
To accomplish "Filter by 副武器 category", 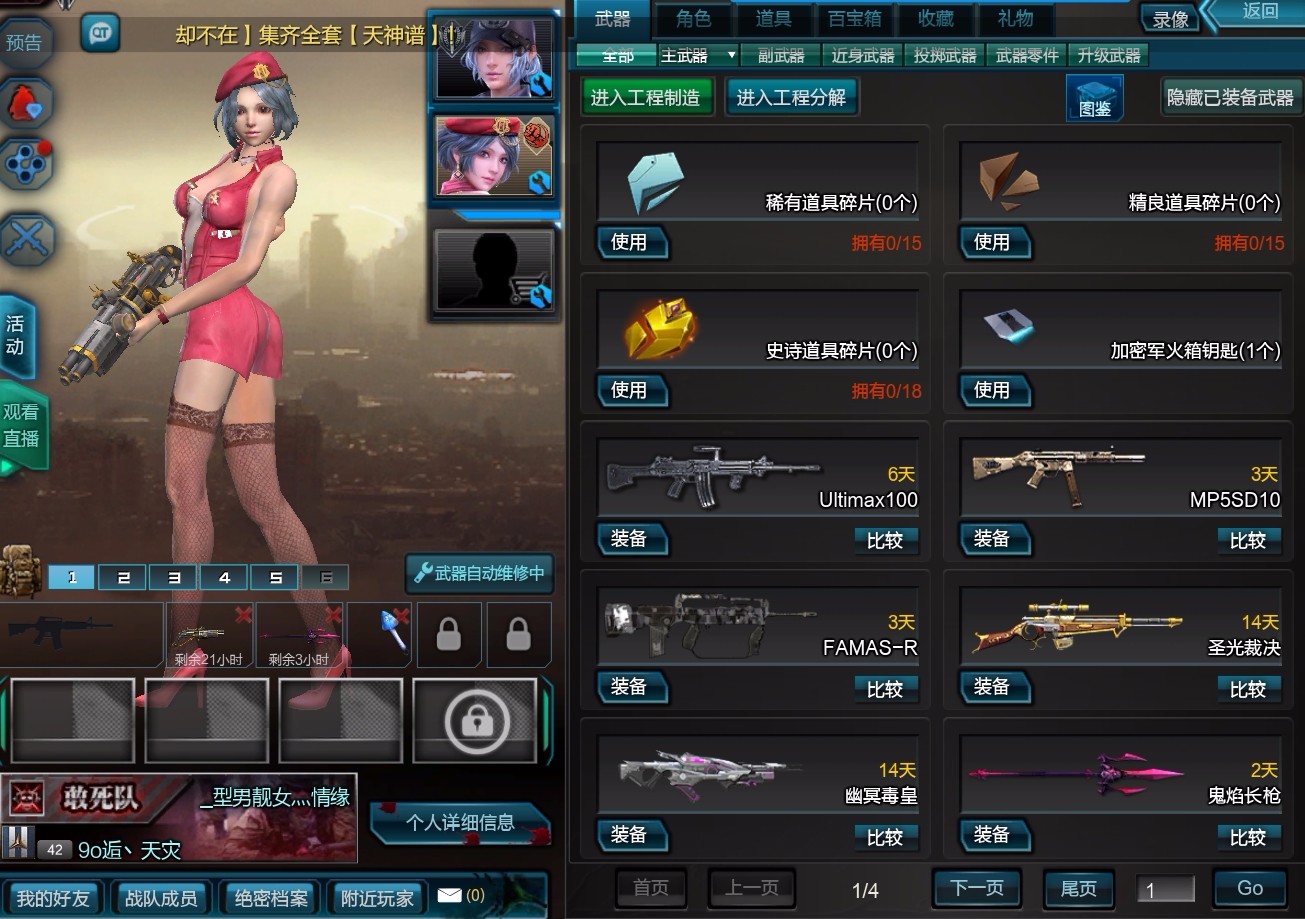I will (x=780, y=56).
